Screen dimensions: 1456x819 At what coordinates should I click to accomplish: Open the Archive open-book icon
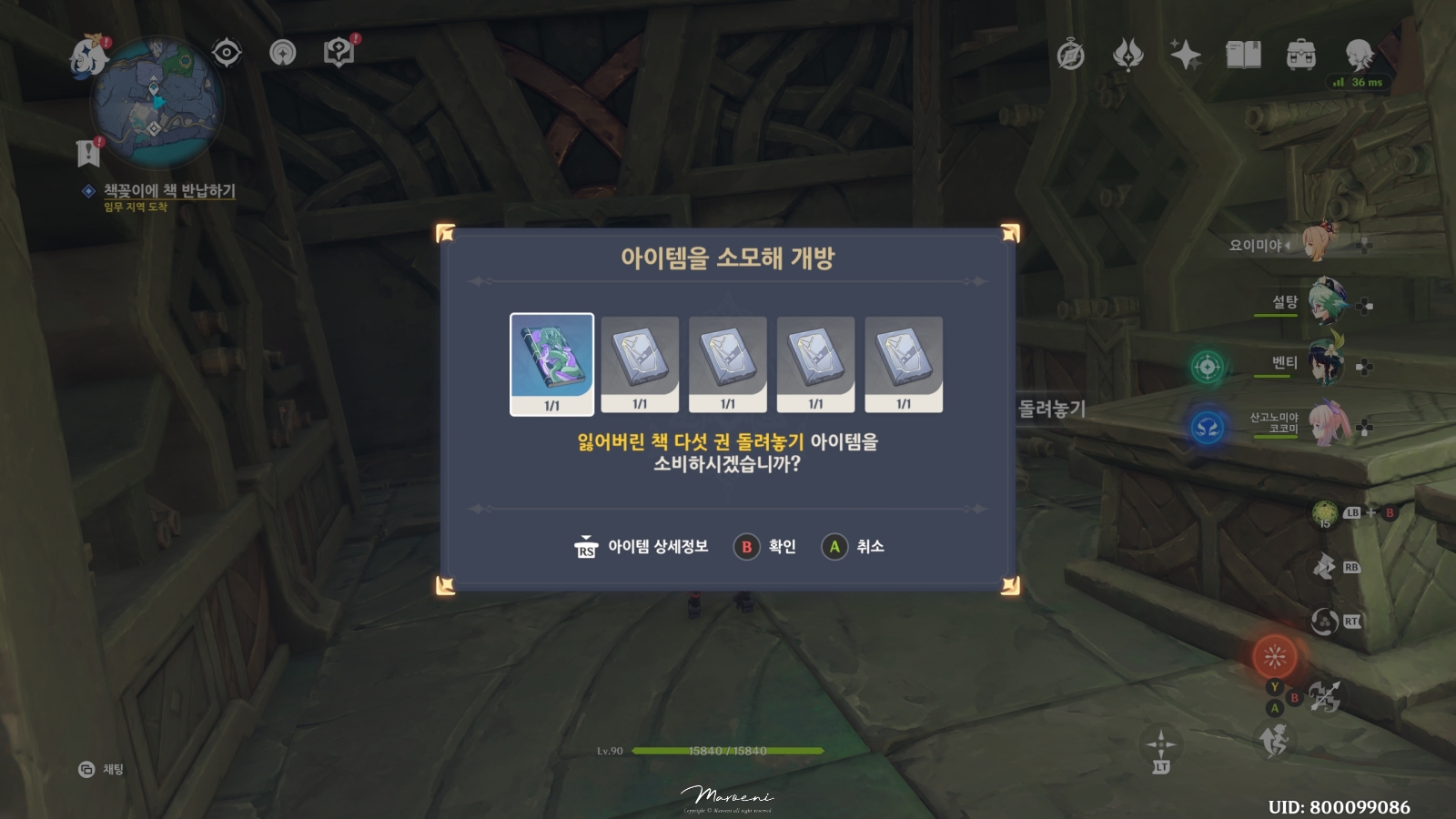coord(1241,55)
